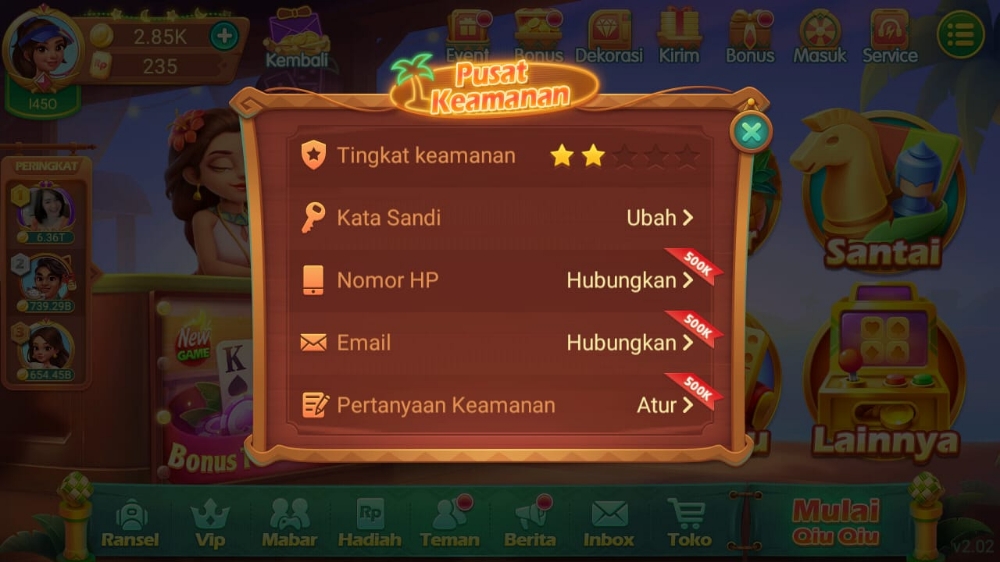This screenshot has width=1000, height=562.
Task: Close the Pusat Keamanan dialog
Action: click(x=752, y=131)
